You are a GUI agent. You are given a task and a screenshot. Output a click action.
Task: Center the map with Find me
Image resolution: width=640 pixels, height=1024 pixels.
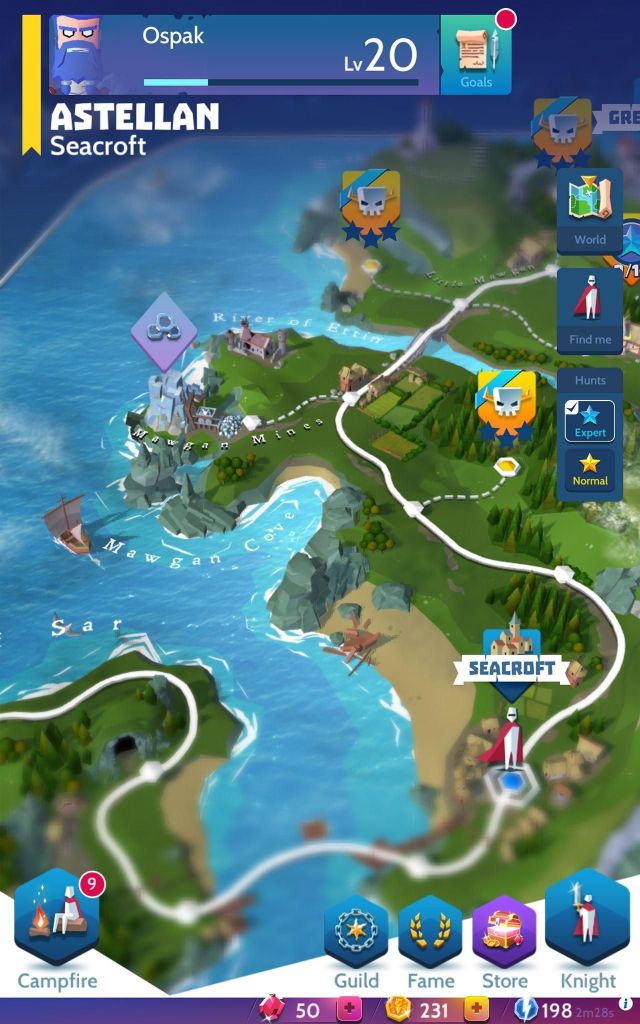coord(589,311)
